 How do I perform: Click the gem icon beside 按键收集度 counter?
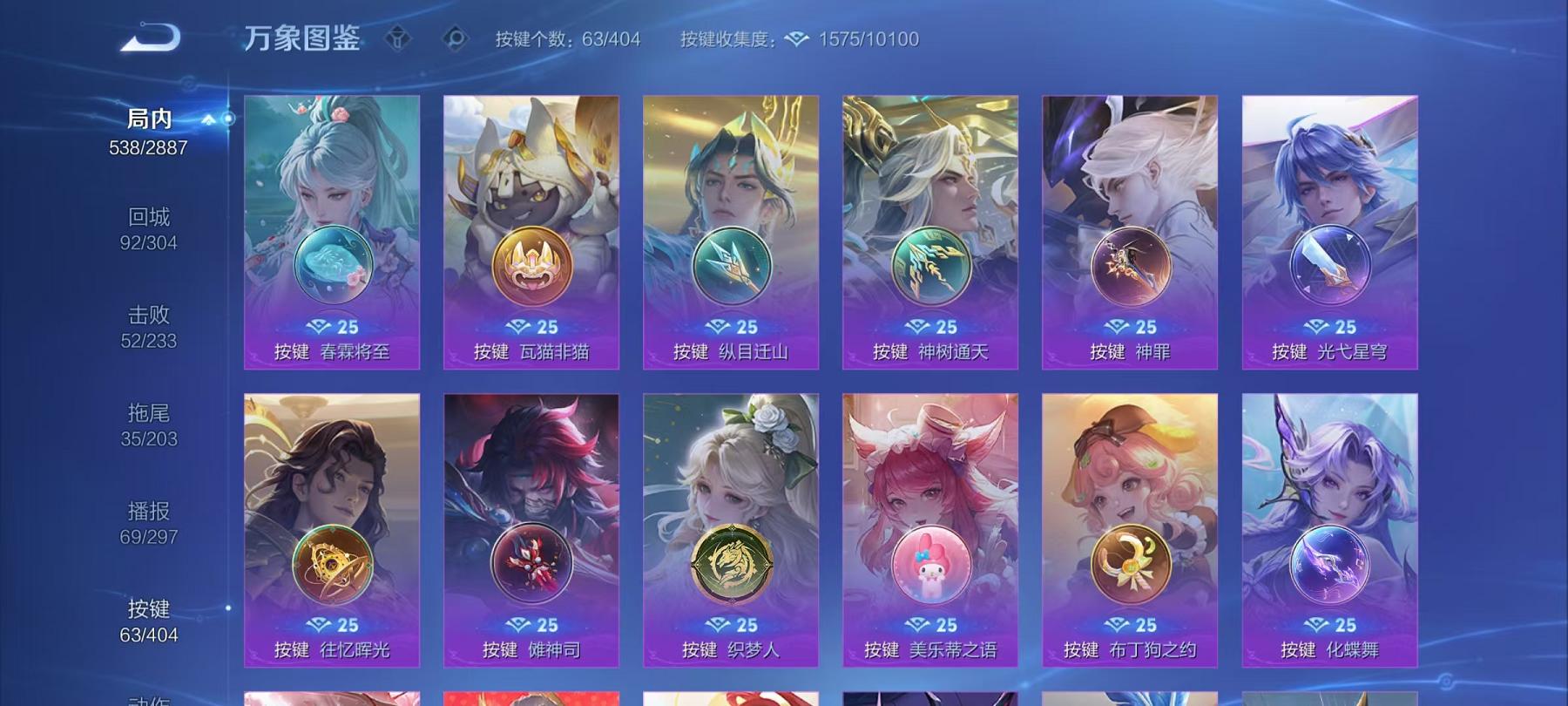point(795,38)
